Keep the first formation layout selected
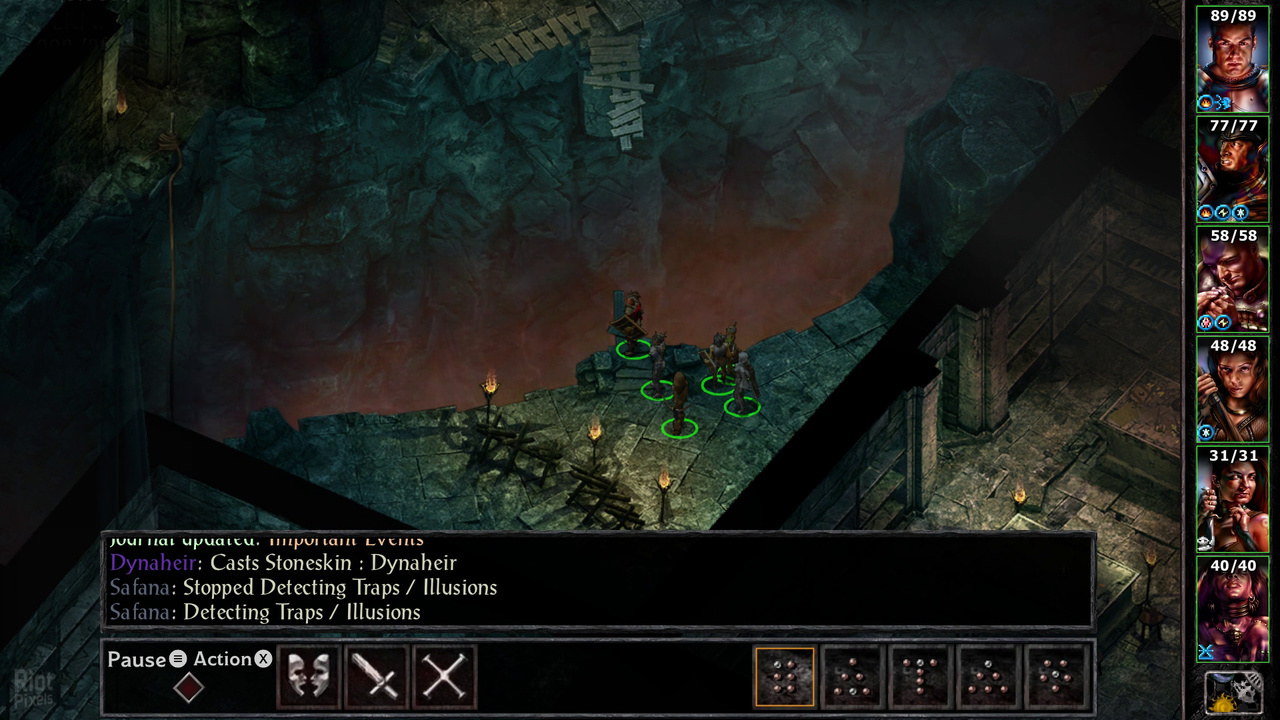This screenshot has width=1280, height=720. coord(784,676)
